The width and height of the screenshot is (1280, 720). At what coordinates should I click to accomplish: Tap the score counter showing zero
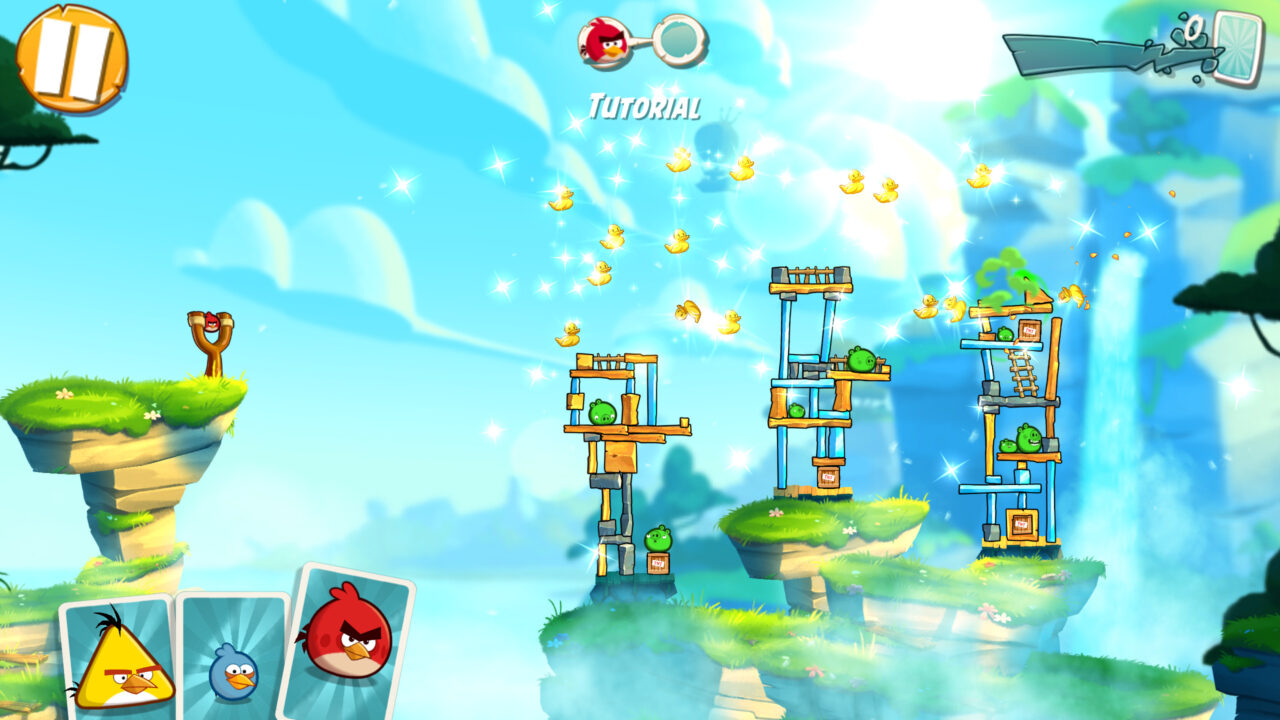[x=1192, y=25]
